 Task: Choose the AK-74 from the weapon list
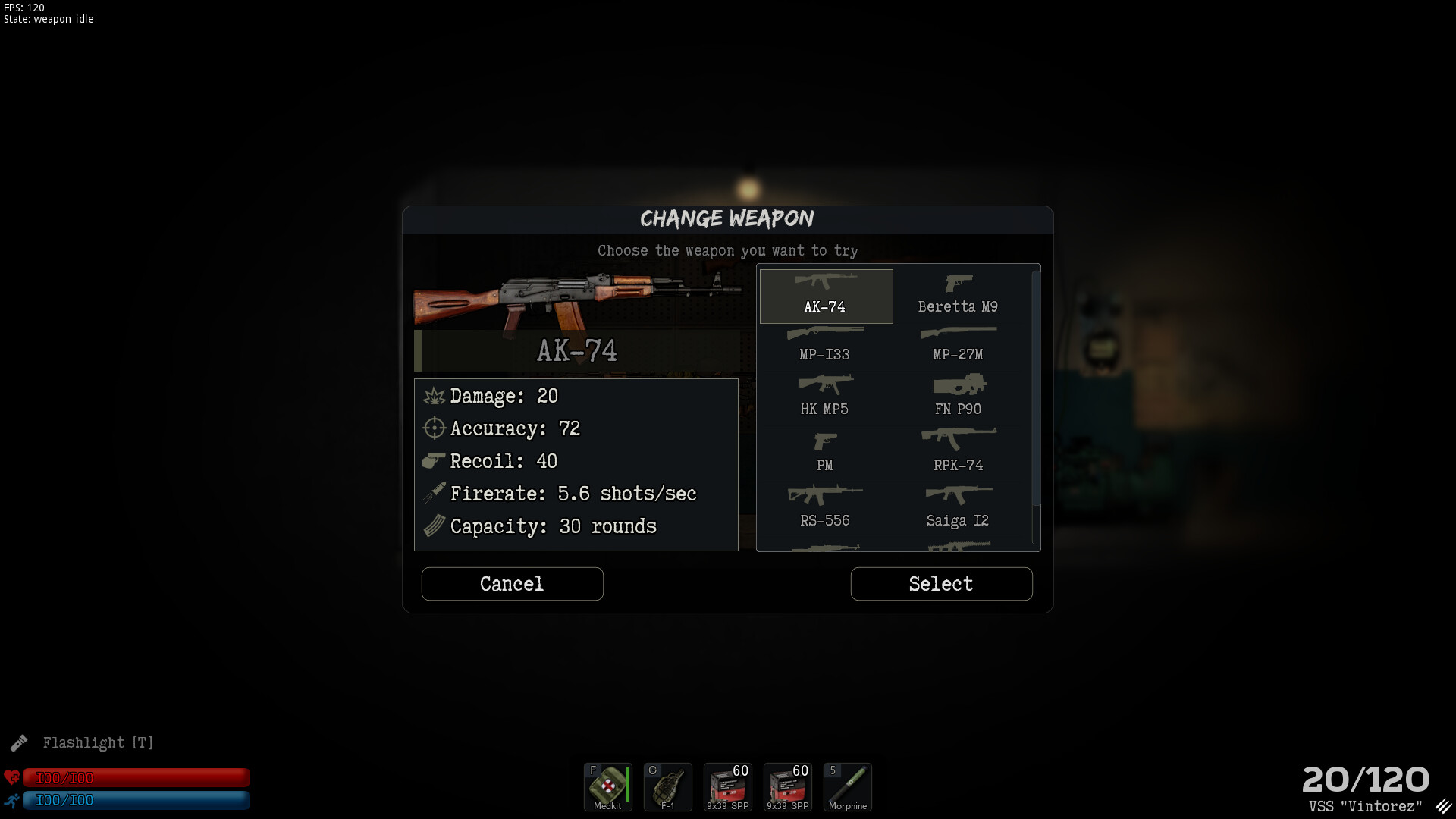tap(826, 296)
